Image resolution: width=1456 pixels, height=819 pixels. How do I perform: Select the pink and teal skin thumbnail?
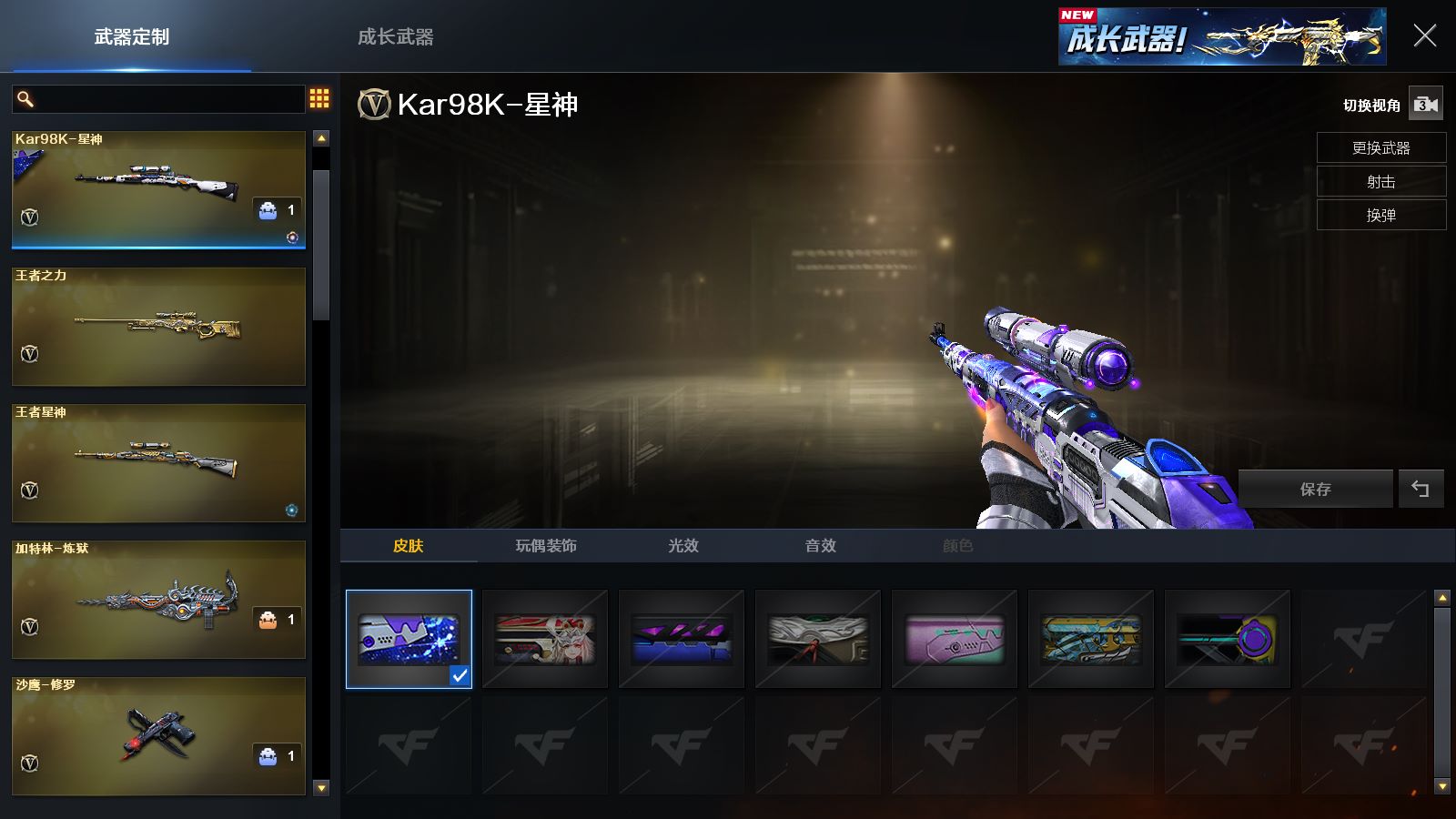point(955,639)
